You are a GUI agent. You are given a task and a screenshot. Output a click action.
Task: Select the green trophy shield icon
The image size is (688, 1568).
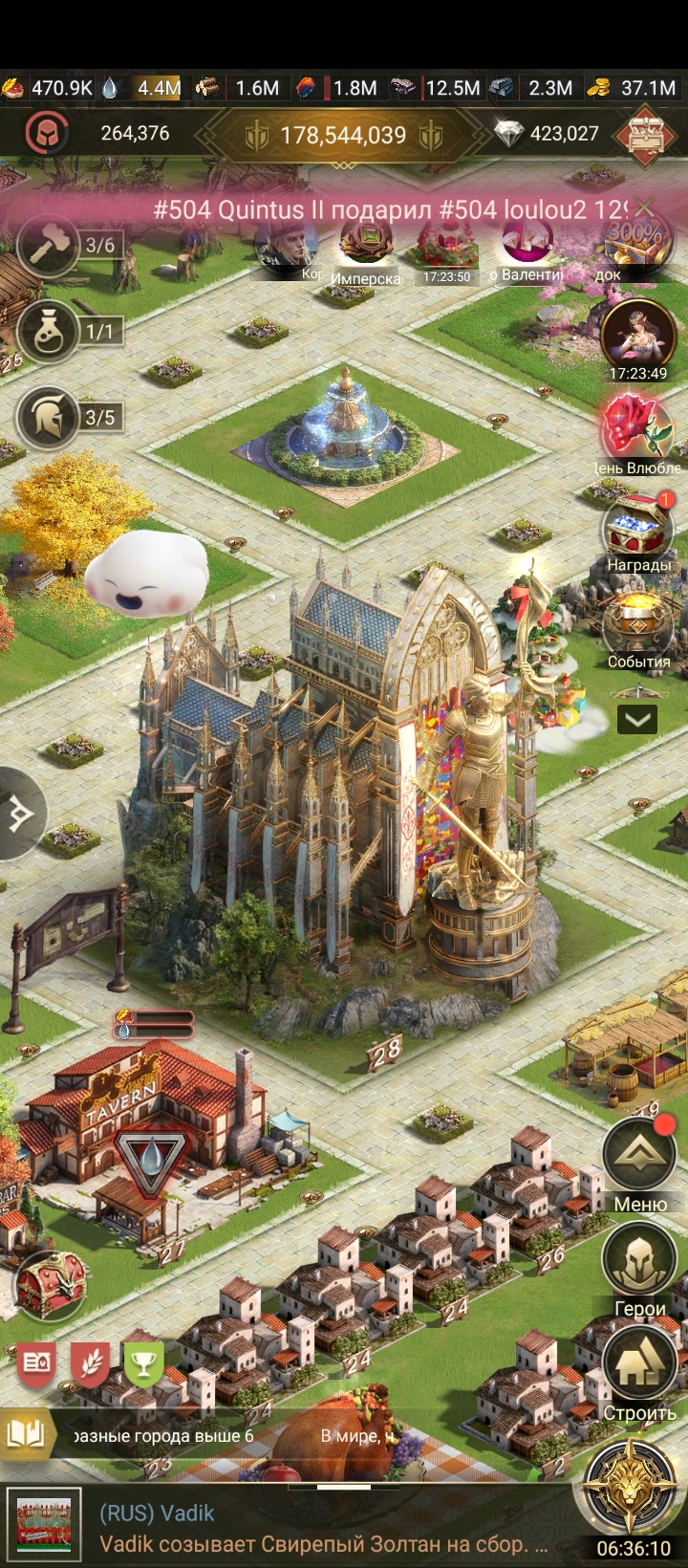pyautogui.click(x=143, y=1363)
